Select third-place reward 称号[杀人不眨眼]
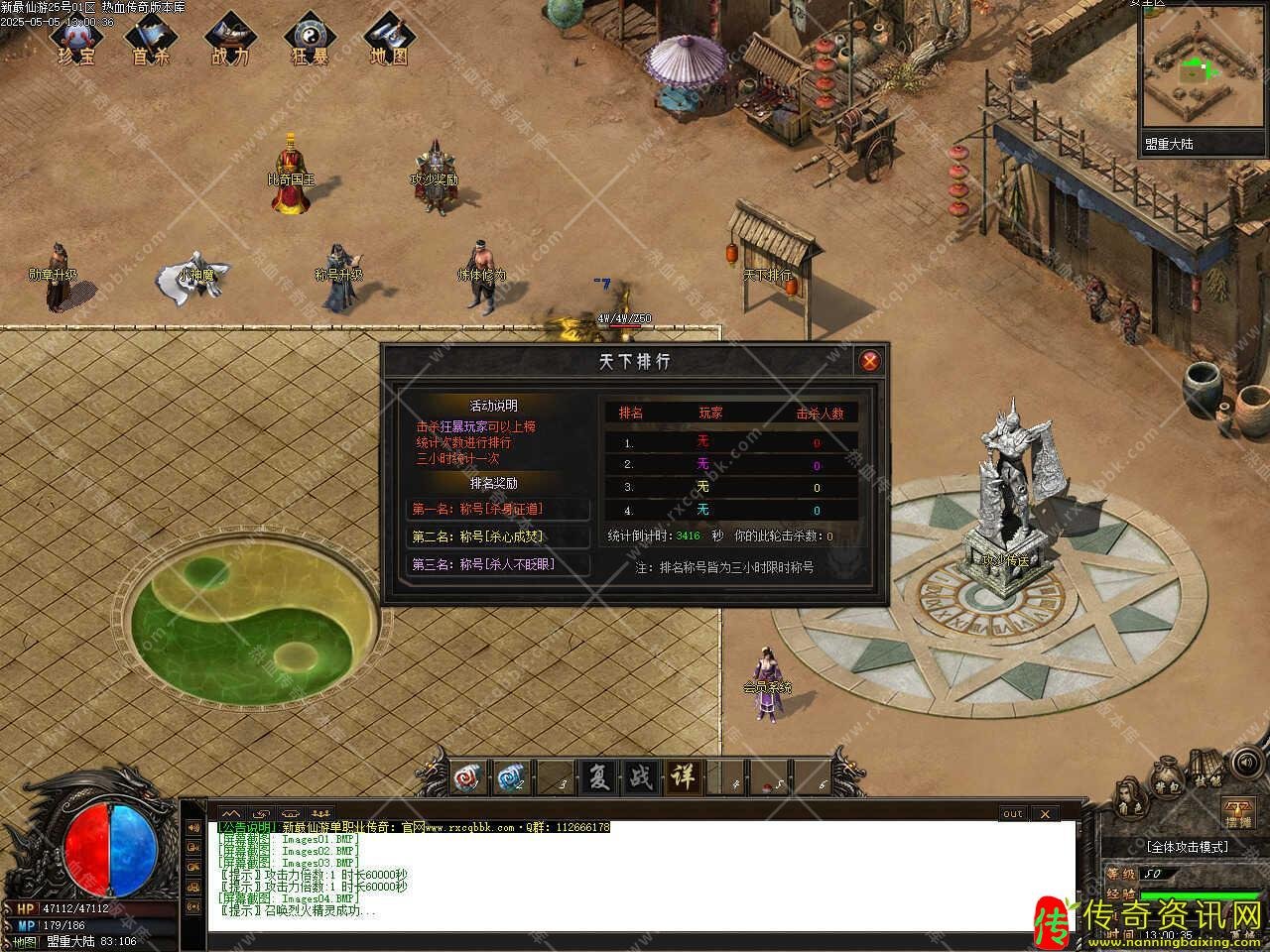Screen dimensions: 1270x952 [x=498, y=564]
